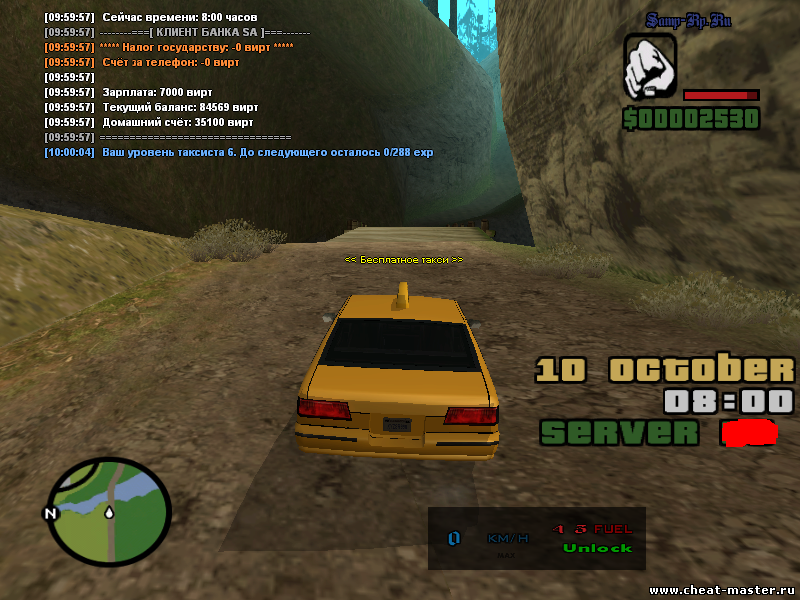Click the circular radar minimap
This screenshot has height=600, width=800.
(x=109, y=510)
